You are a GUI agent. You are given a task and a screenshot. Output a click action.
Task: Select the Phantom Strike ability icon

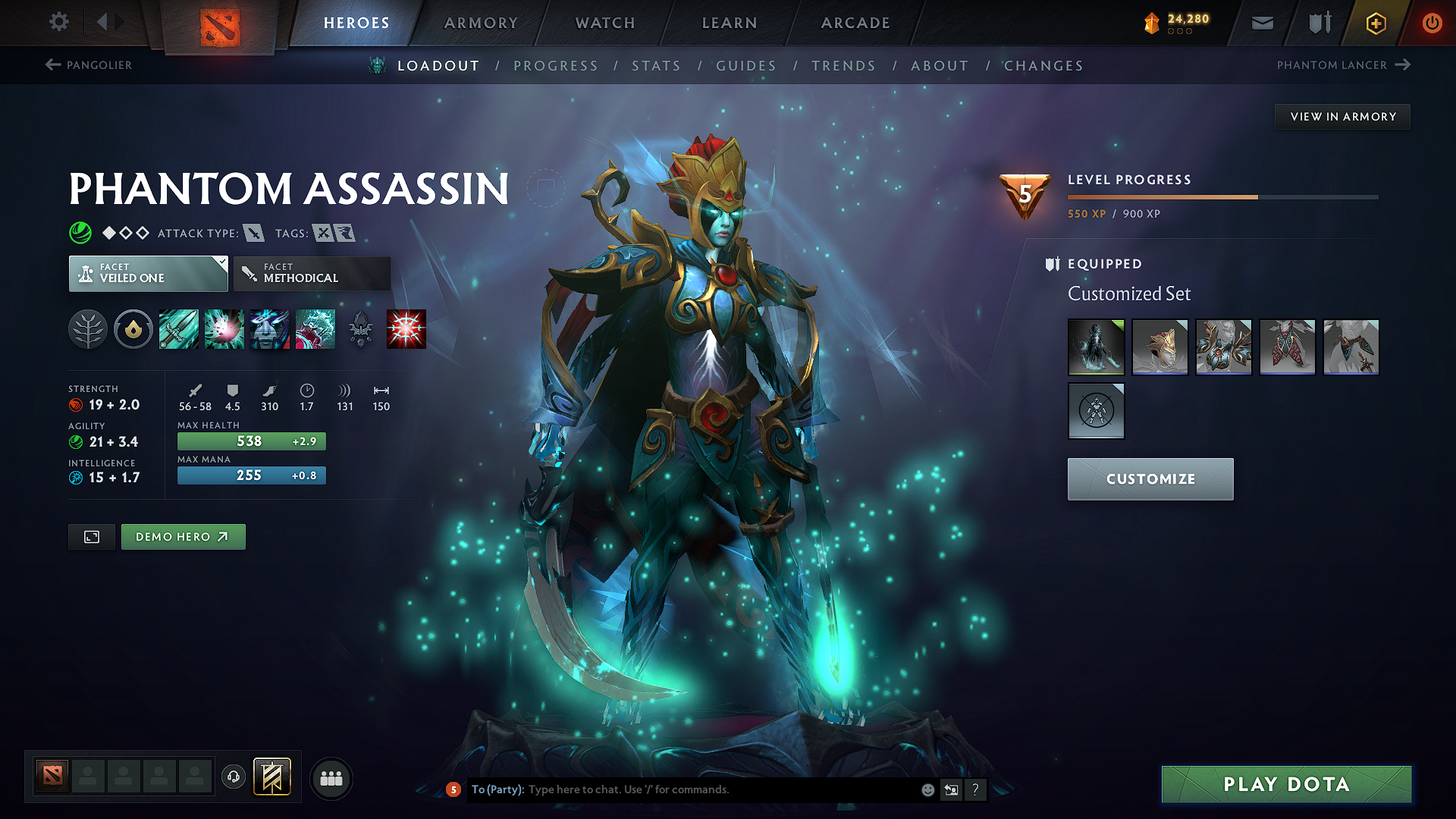click(224, 328)
